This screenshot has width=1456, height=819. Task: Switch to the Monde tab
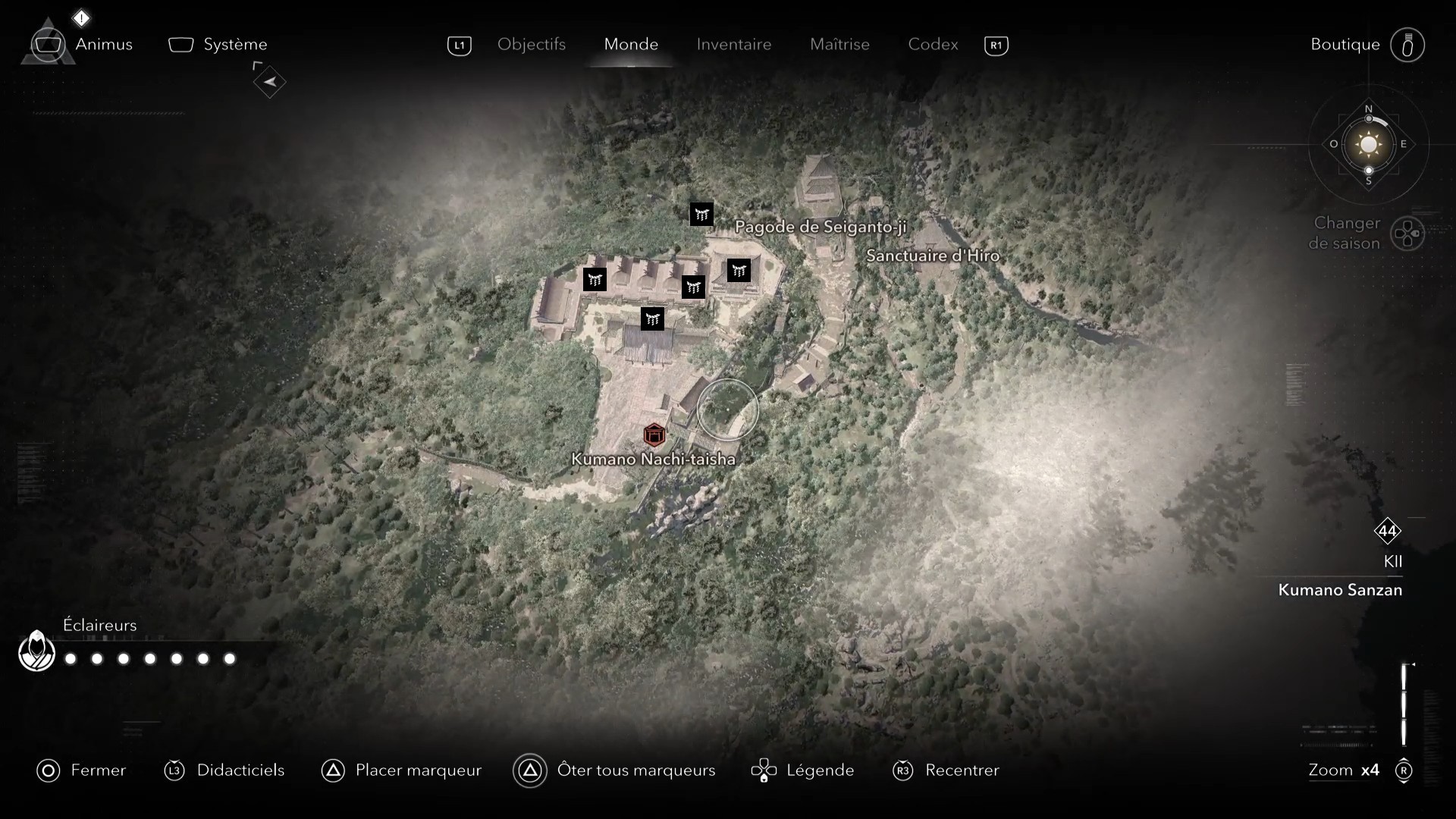point(630,45)
